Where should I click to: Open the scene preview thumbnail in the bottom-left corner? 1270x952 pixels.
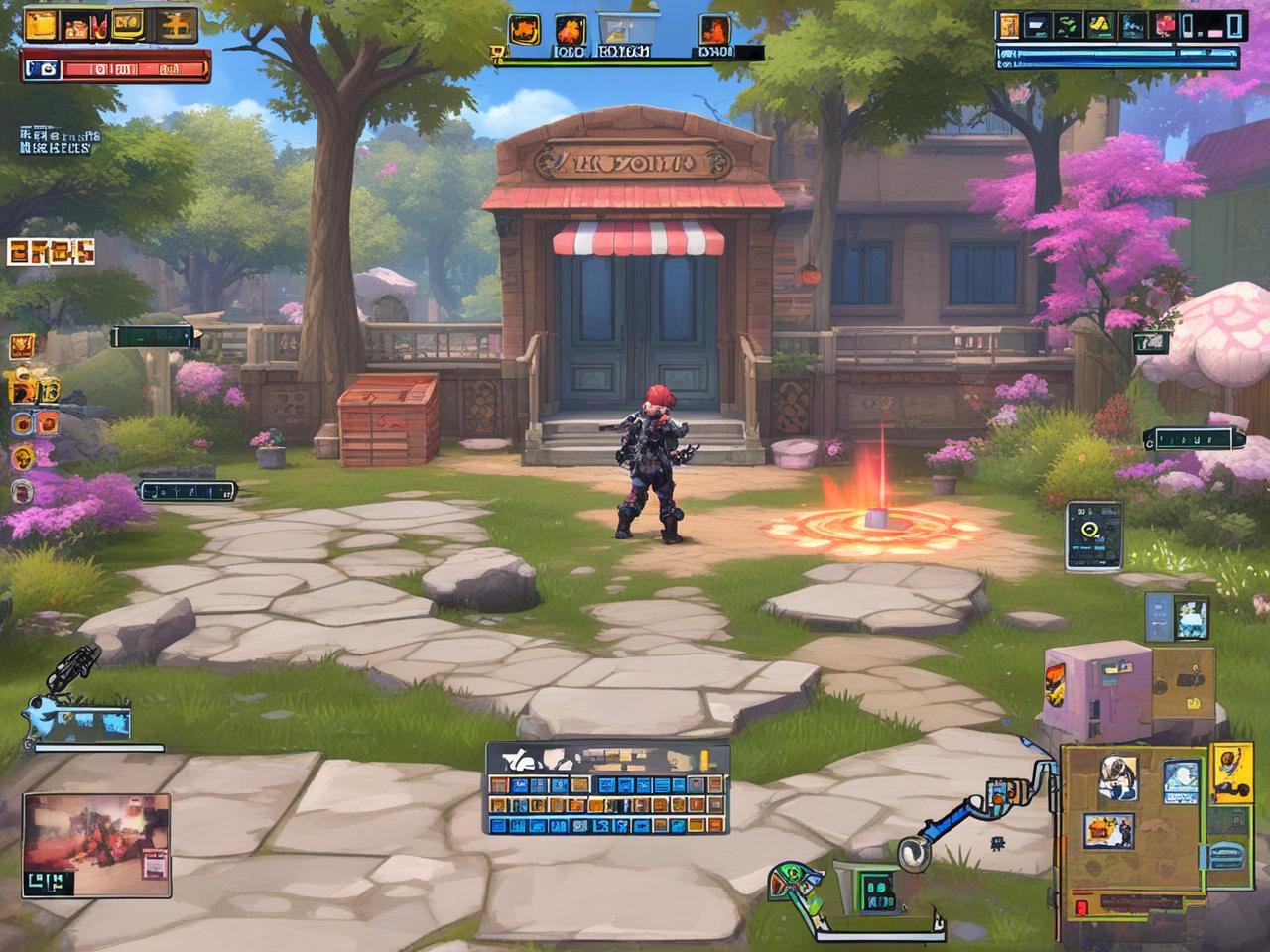coord(96,838)
